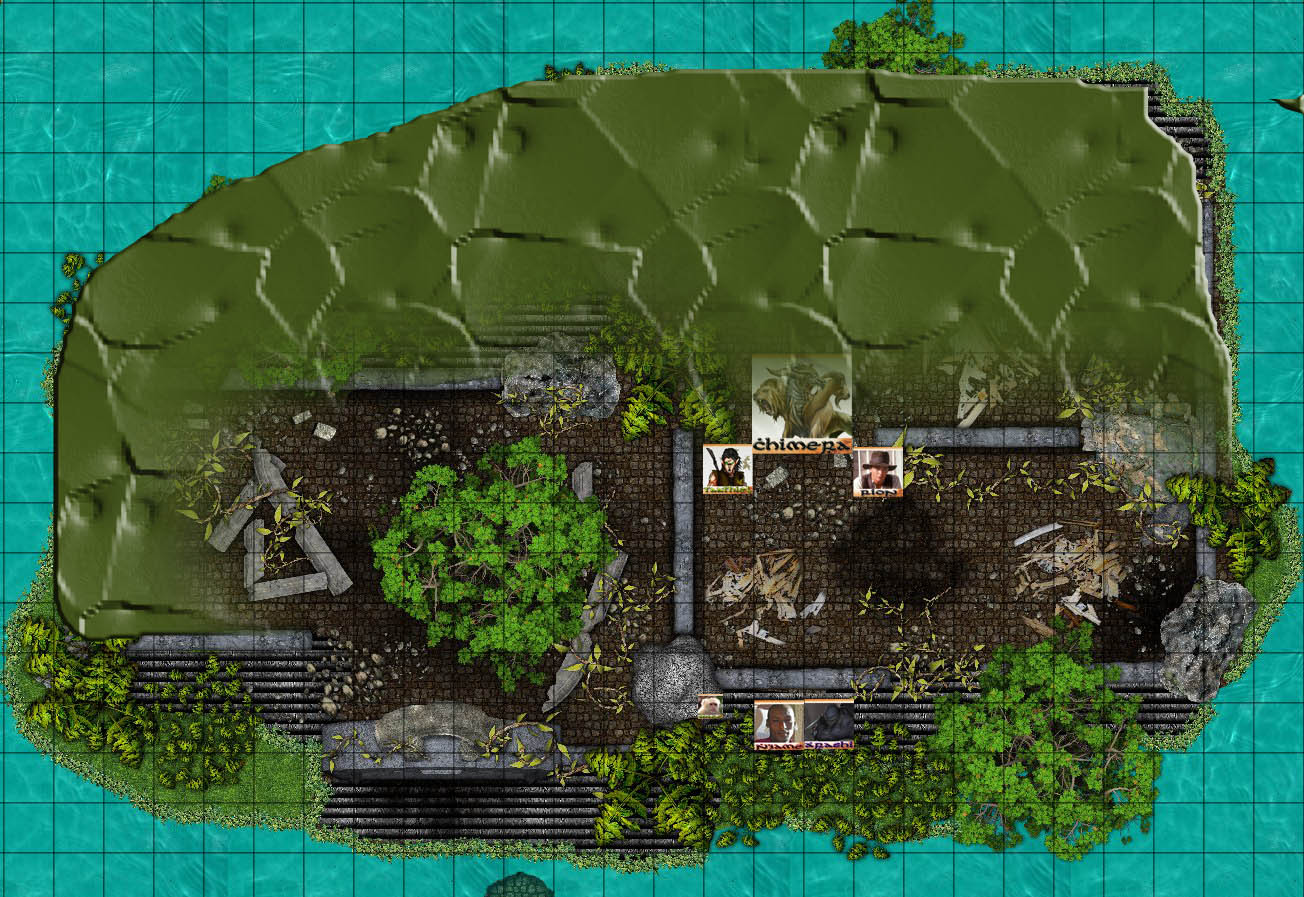This screenshot has width=1304, height=897.
Task: Select the Chimera monster token
Action: point(802,402)
